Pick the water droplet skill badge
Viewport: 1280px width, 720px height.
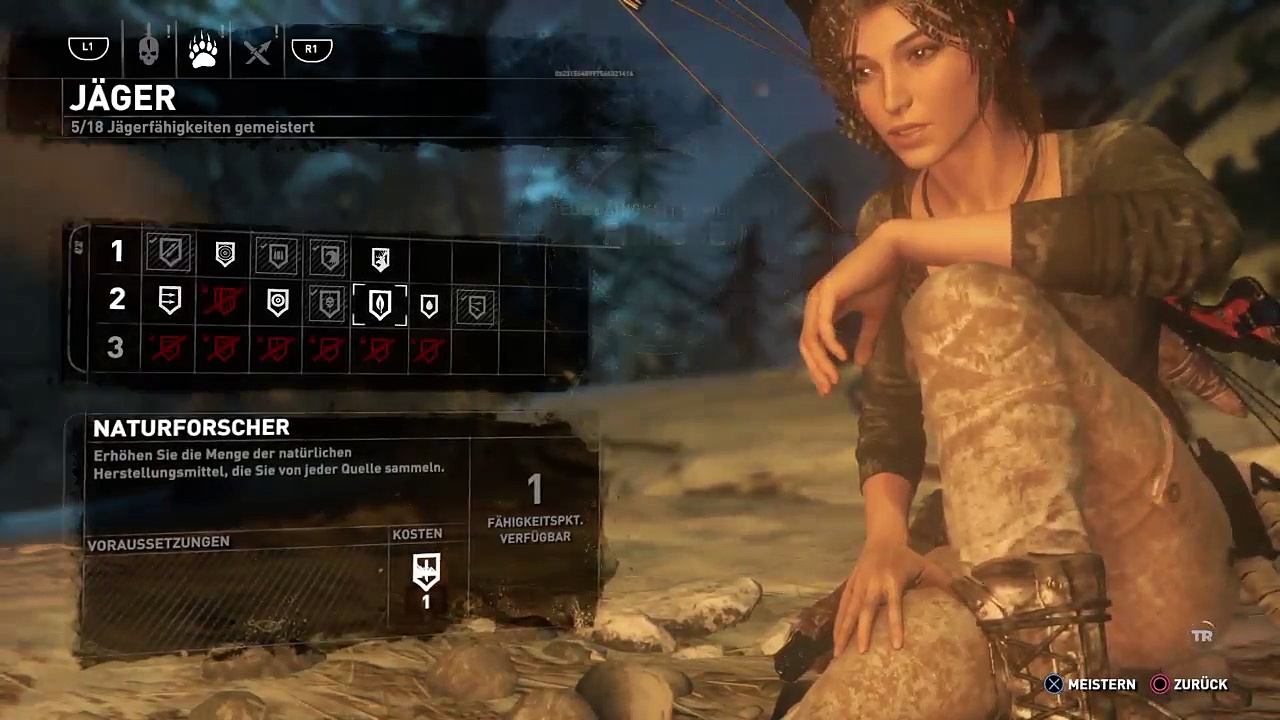pos(428,306)
